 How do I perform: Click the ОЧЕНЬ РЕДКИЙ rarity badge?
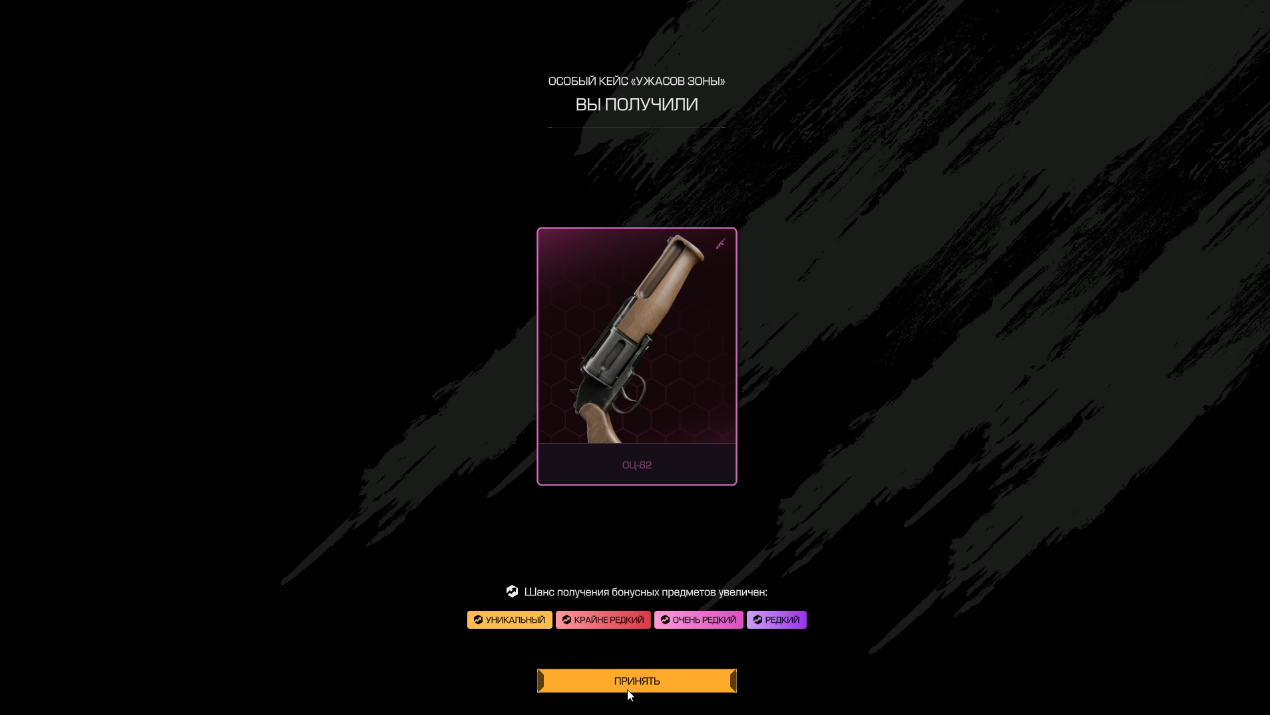pyautogui.click(x=698, y=620)
